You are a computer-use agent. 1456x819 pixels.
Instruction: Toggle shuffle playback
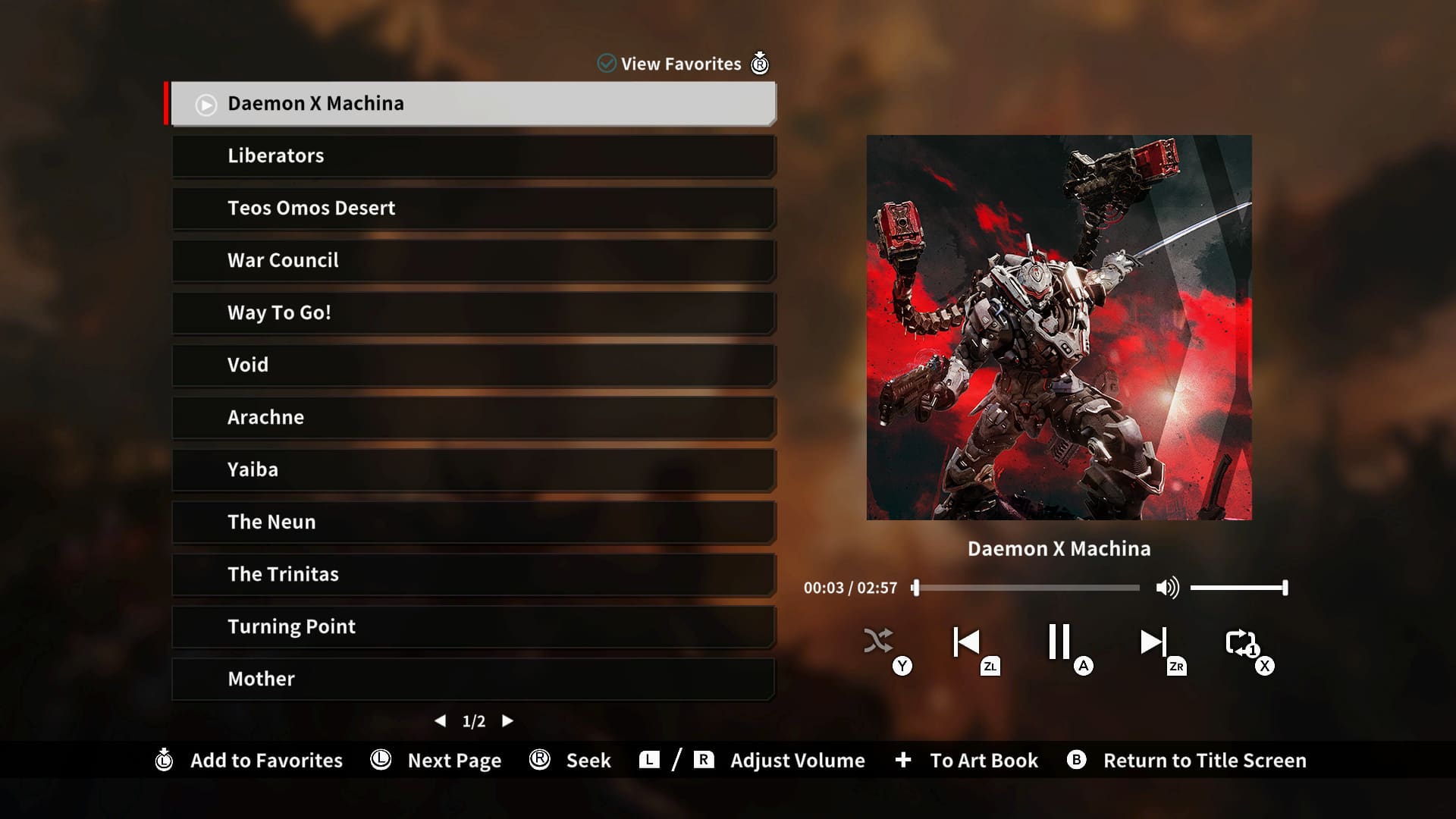click(879, 642)
